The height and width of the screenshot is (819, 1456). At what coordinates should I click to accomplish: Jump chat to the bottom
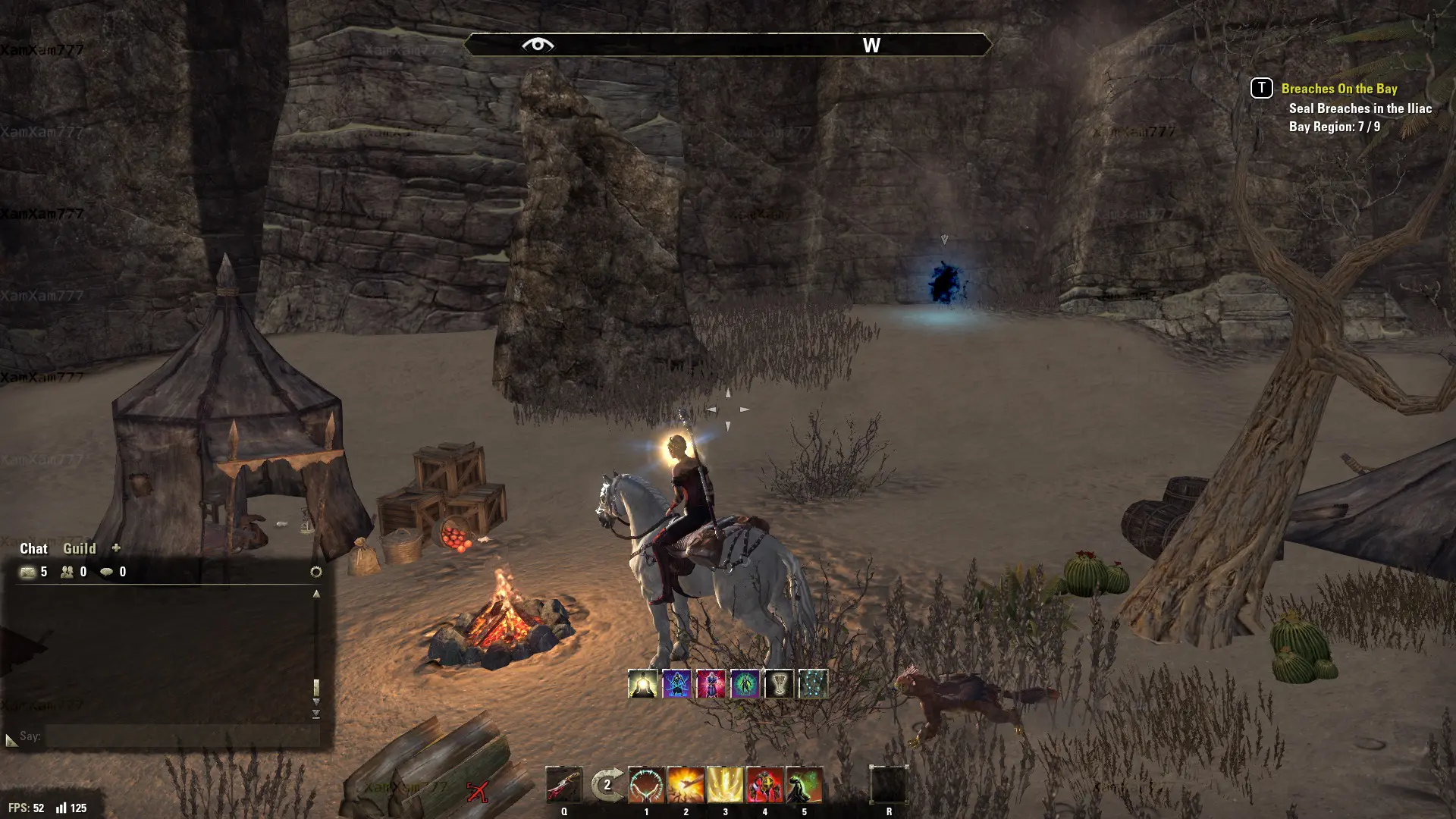(316, 714)
